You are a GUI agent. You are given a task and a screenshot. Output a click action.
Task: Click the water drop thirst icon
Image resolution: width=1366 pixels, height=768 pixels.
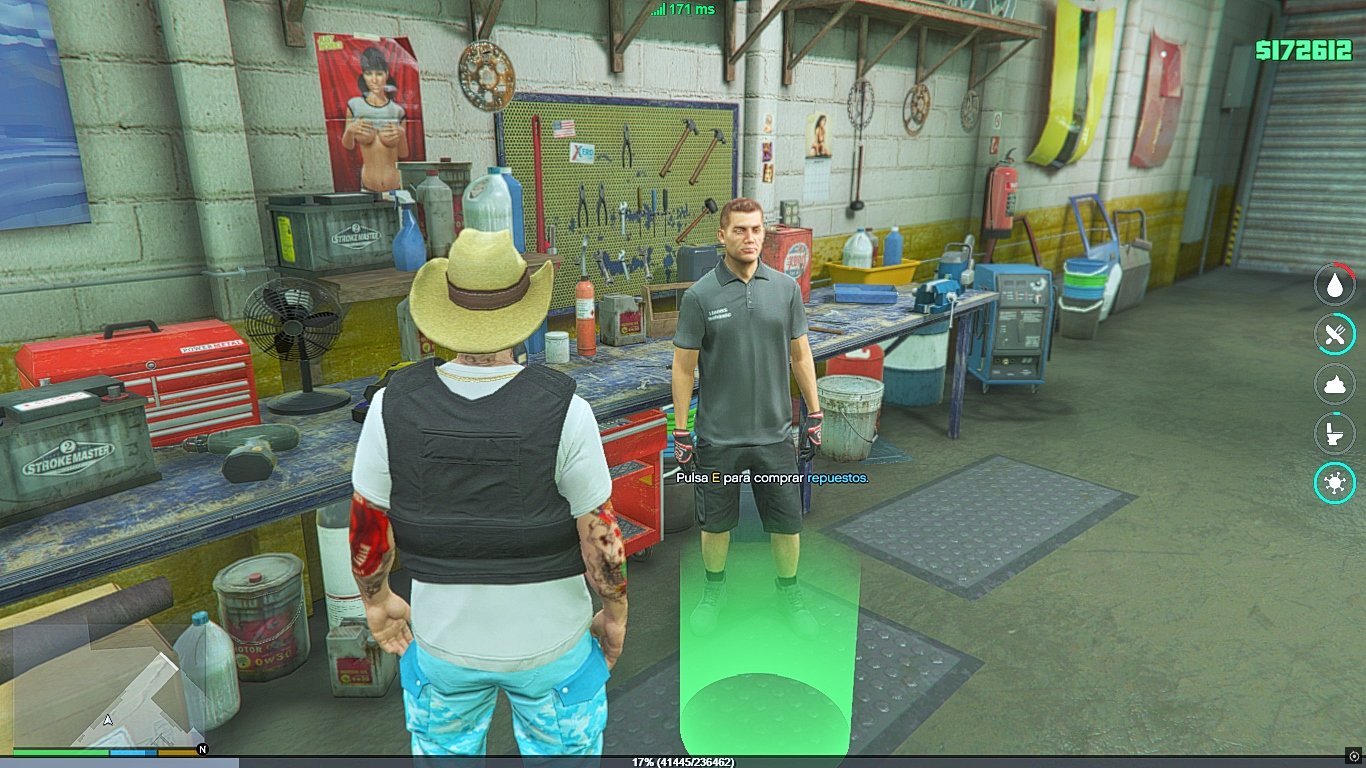point(1334,285)
